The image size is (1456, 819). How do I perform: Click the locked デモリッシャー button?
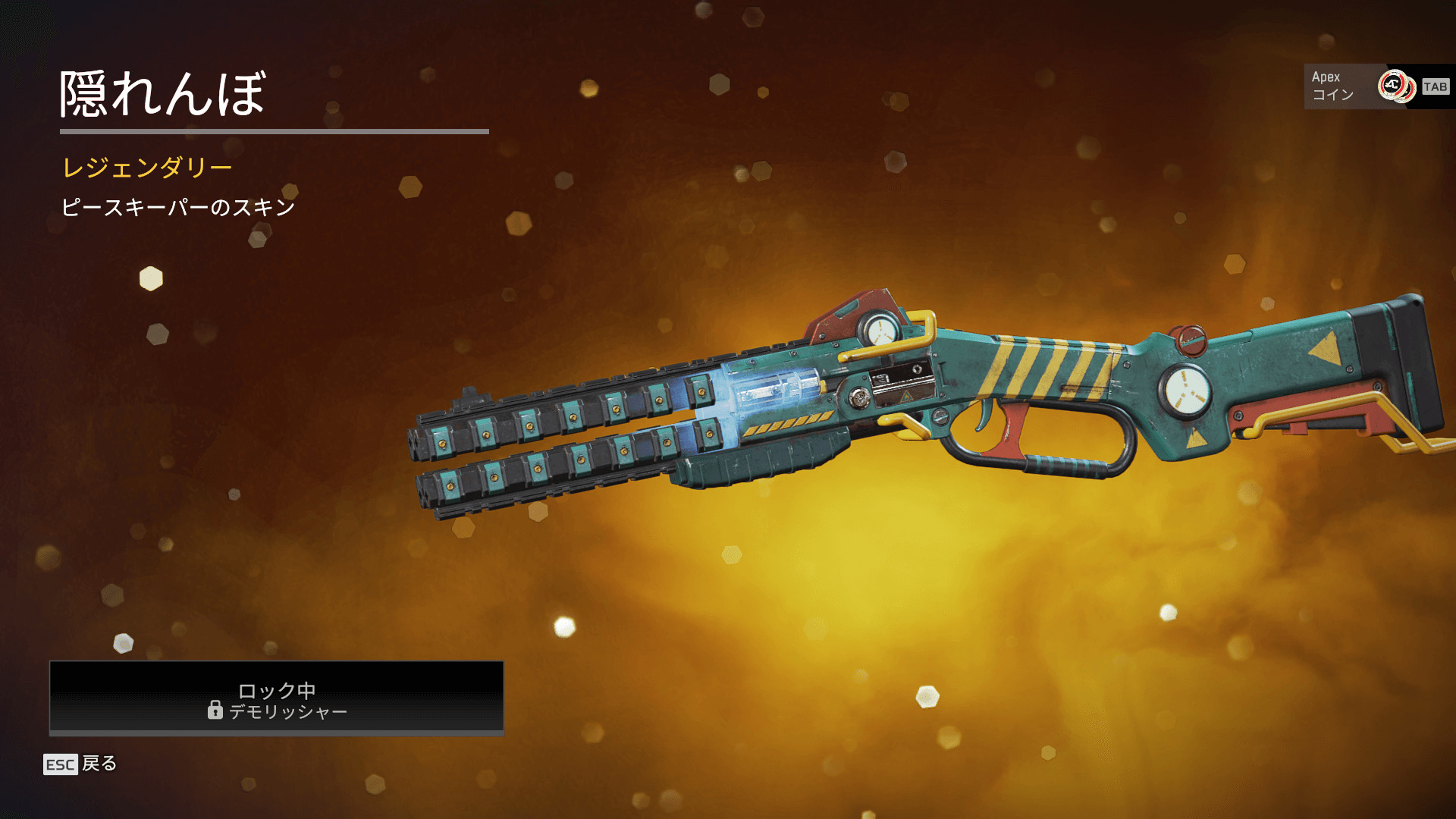pyautogui.click(x=276, y=698)
